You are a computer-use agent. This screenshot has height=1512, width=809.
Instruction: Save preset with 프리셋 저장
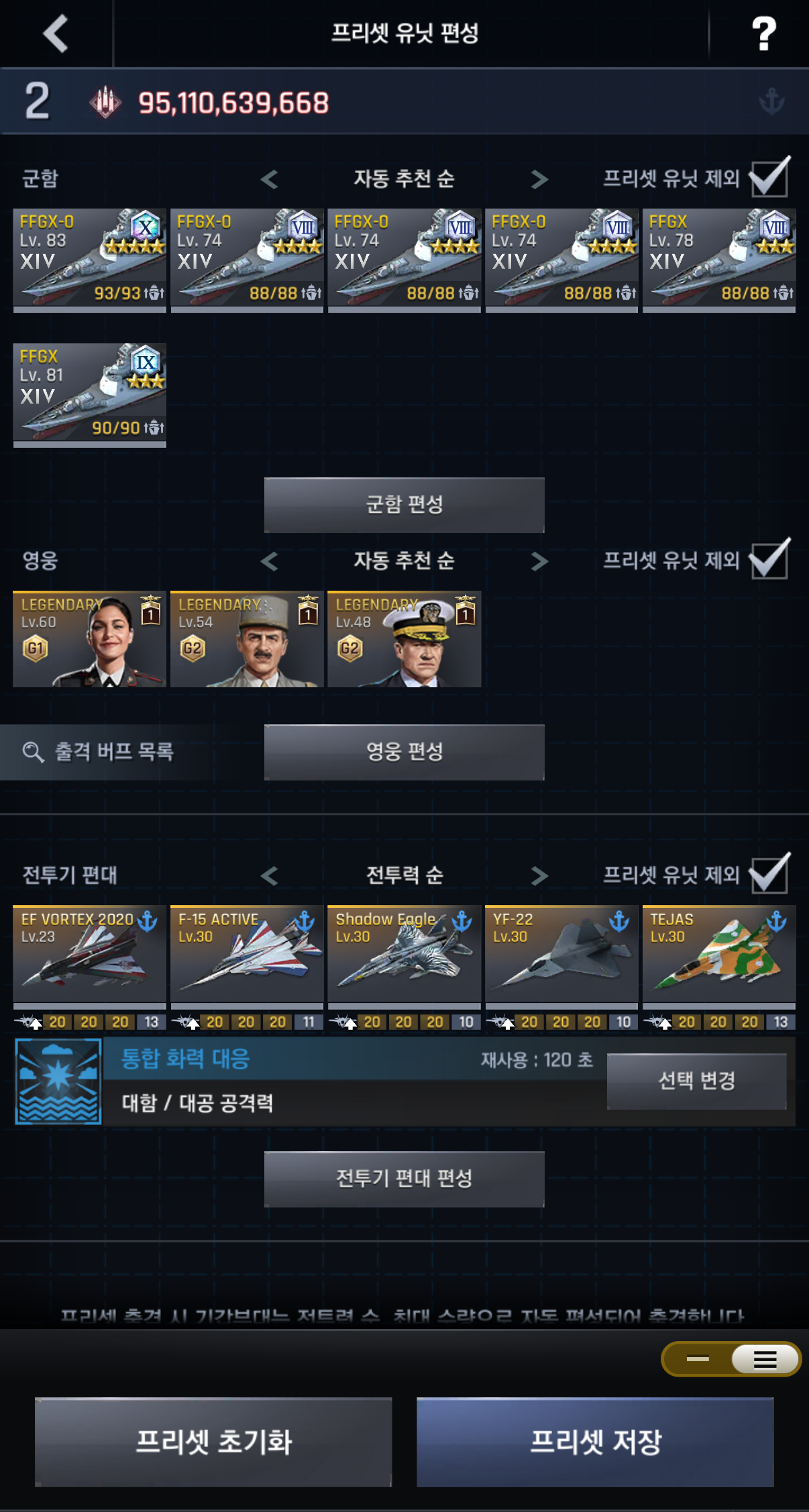(x=595, y=1442)
